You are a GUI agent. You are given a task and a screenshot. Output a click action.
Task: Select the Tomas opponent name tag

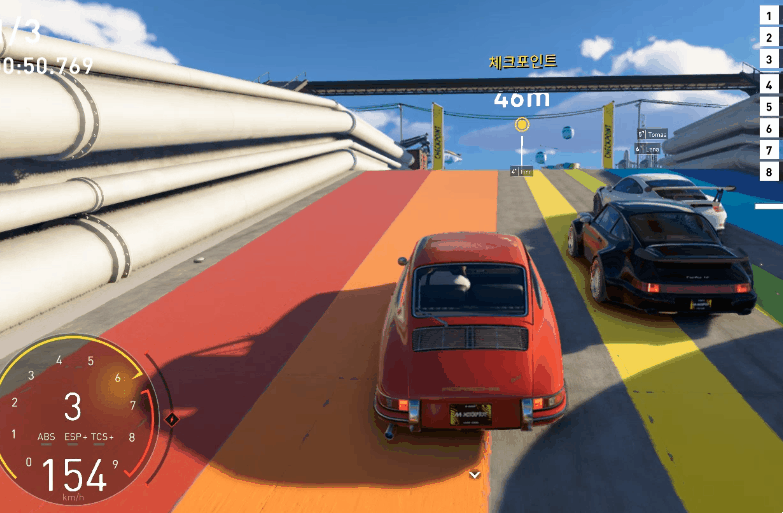click(652, 134)
